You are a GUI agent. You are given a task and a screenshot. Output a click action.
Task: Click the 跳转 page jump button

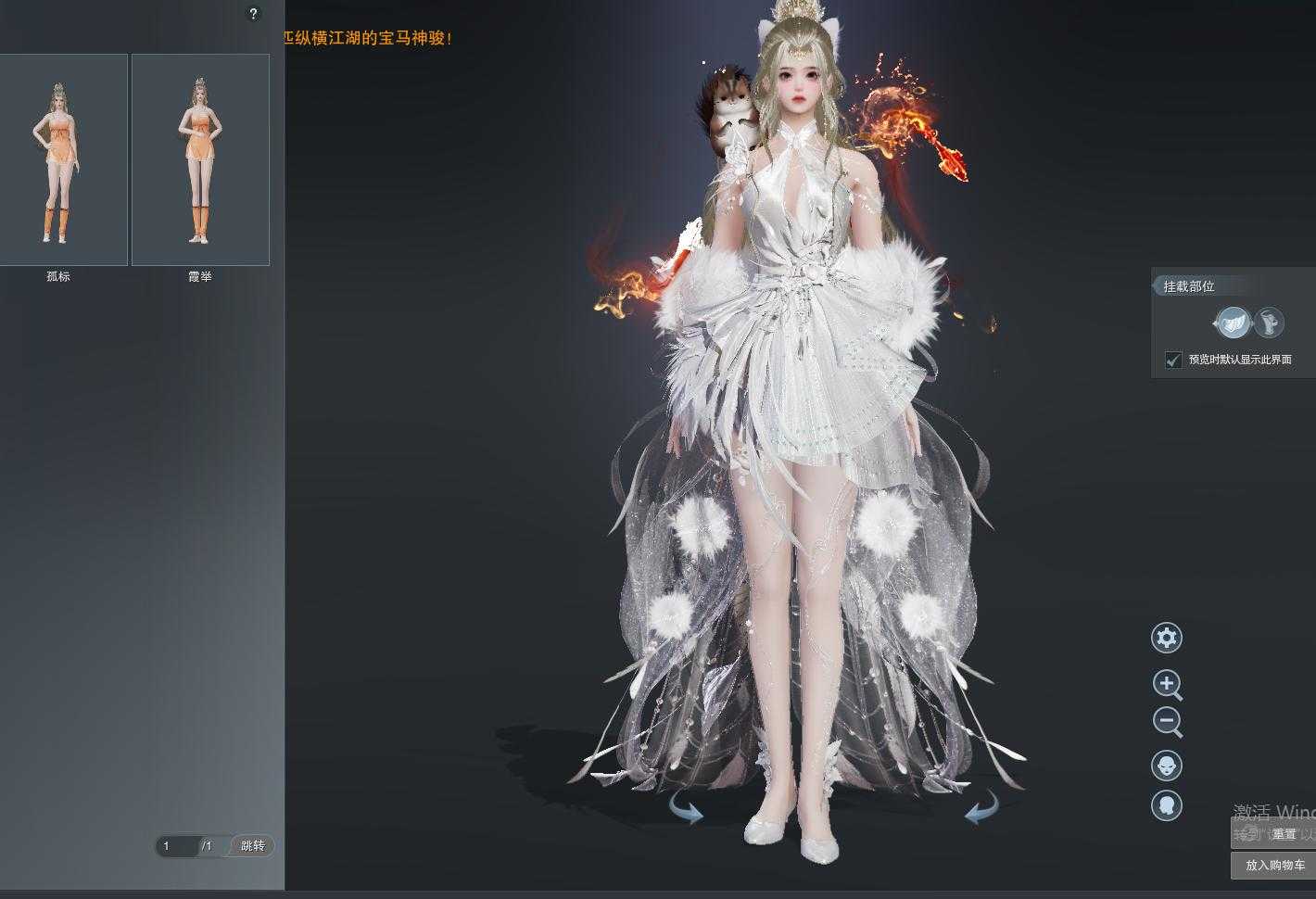tap(252, 845)
